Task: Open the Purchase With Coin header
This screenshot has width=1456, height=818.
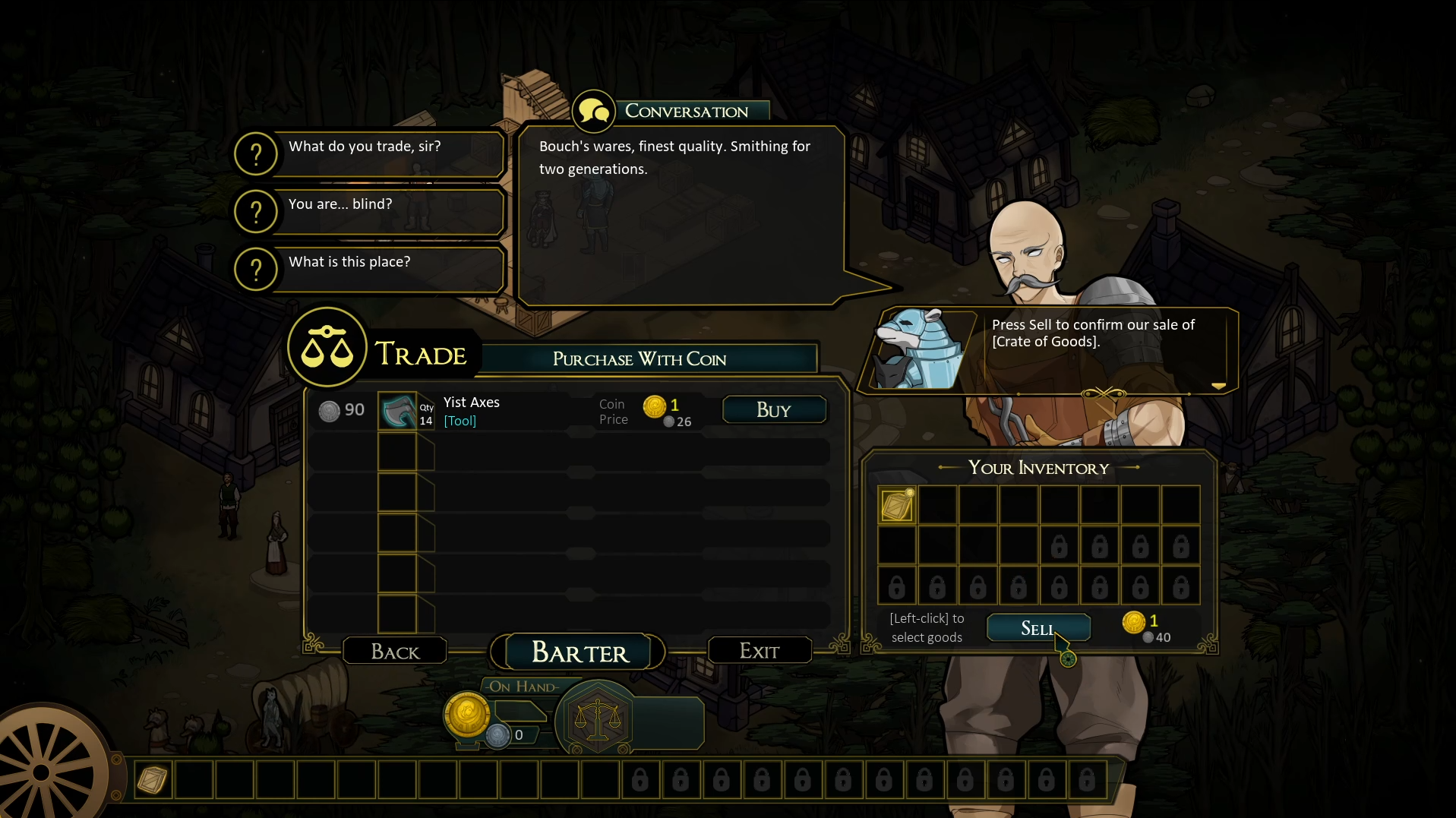Action: pos(640,359)
